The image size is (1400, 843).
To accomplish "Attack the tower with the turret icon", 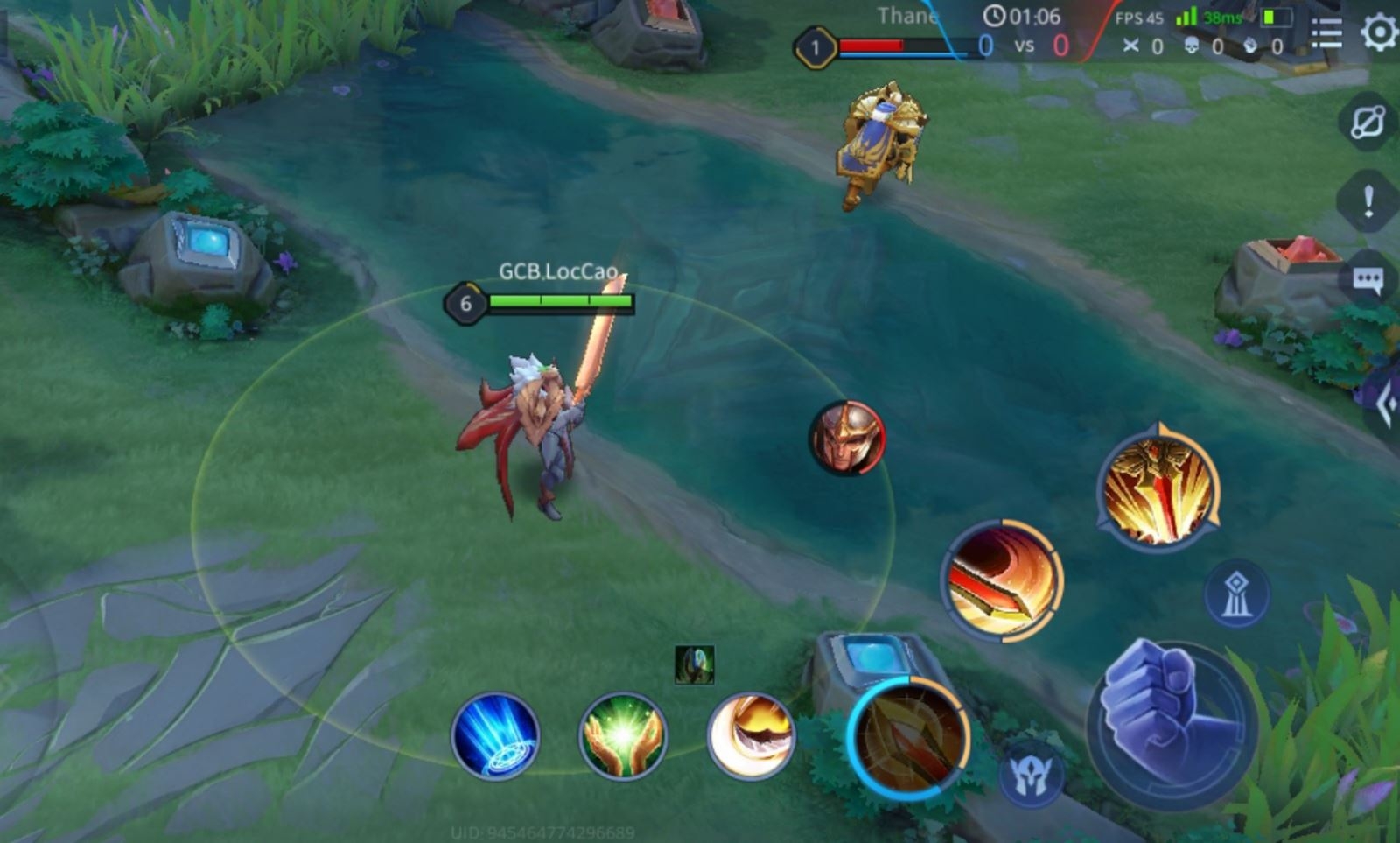I will click(x=1236, y=594).
